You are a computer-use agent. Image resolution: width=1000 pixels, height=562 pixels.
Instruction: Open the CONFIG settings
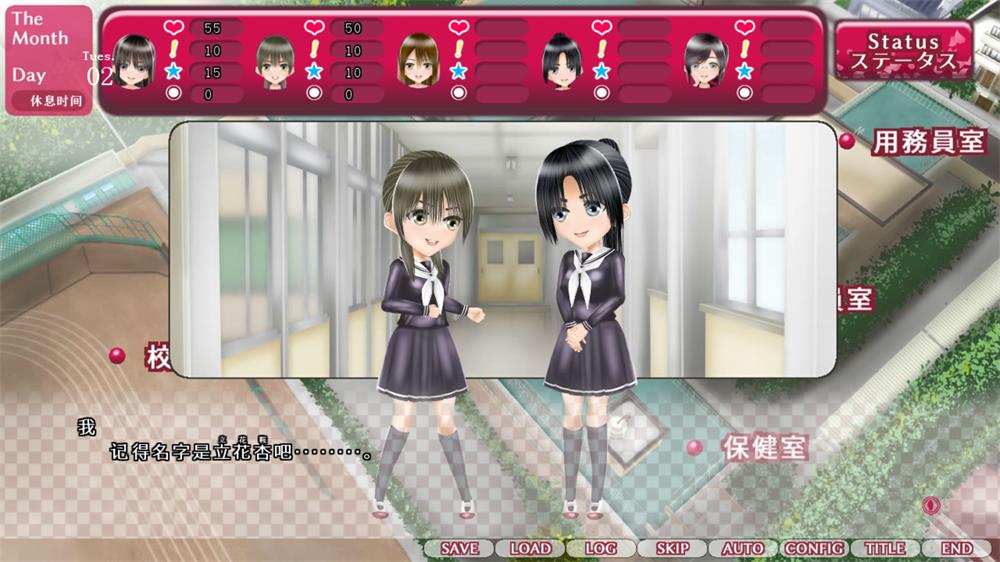click(x=814, y=548)
